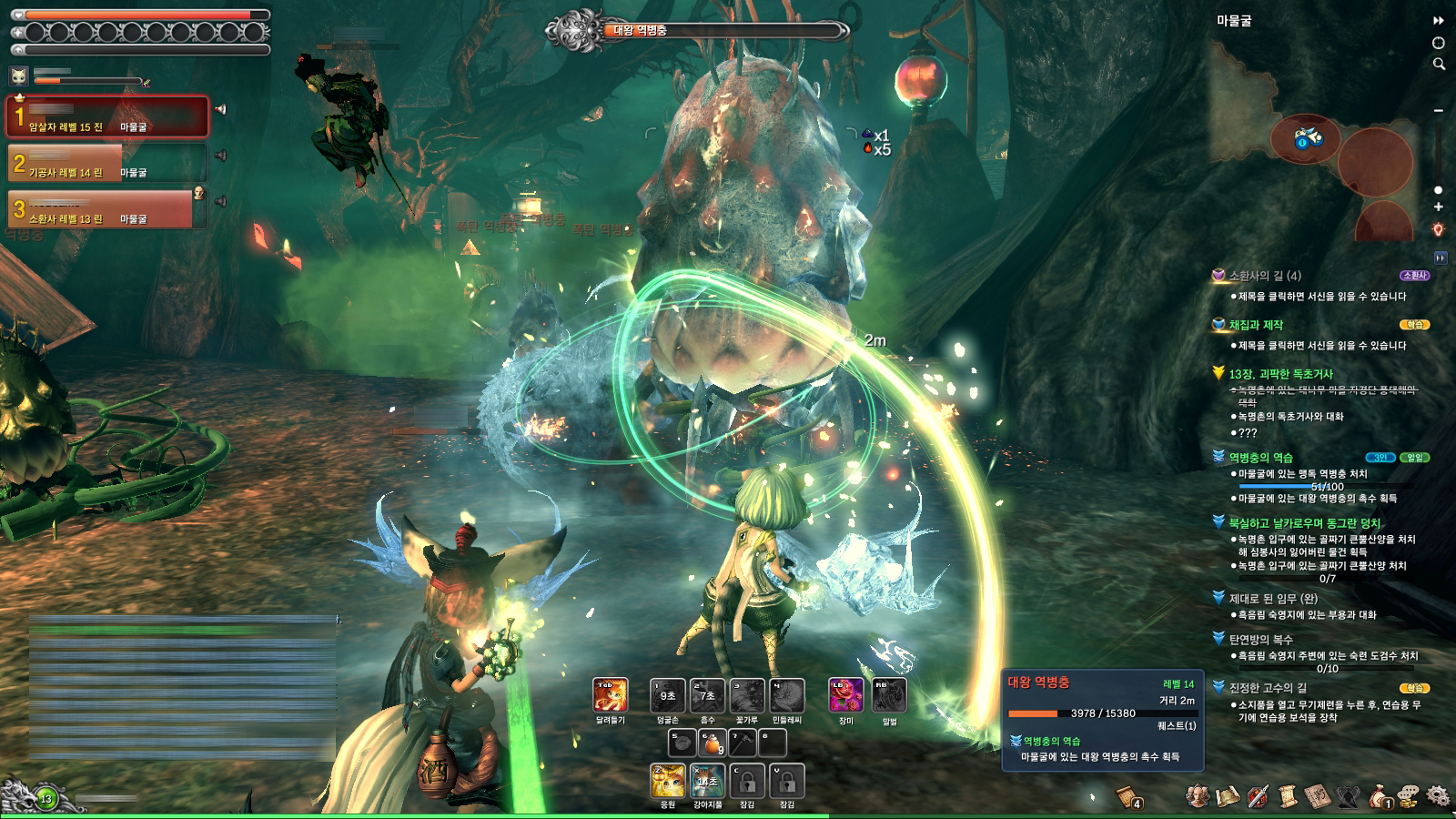
Task: Open the 소환사의 길 quest entry
Action: (1265, 276)
